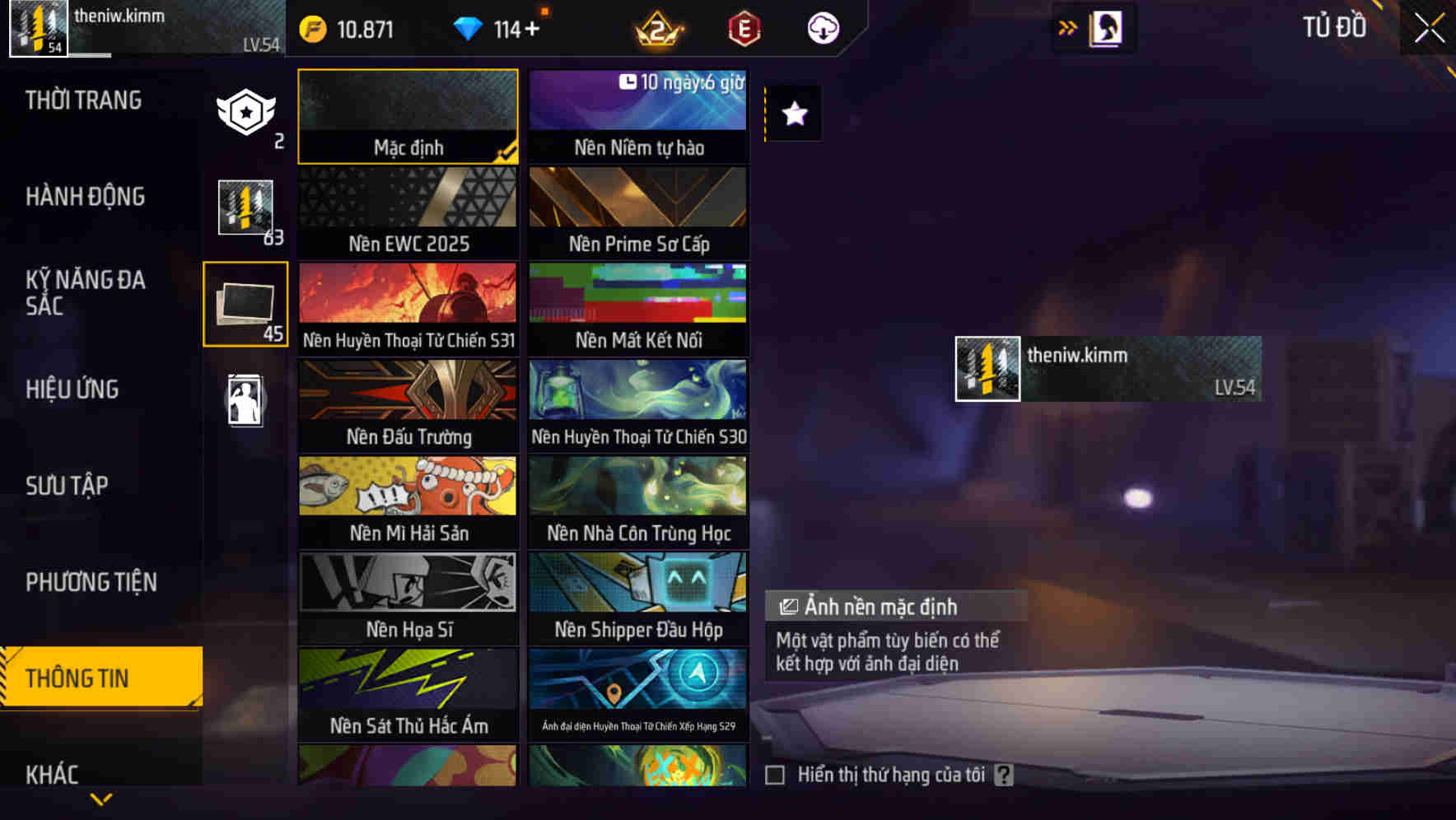Screen dimensions: 1456x820
Task: Click the character preview icon near top right
Action: coord(1104,27)
